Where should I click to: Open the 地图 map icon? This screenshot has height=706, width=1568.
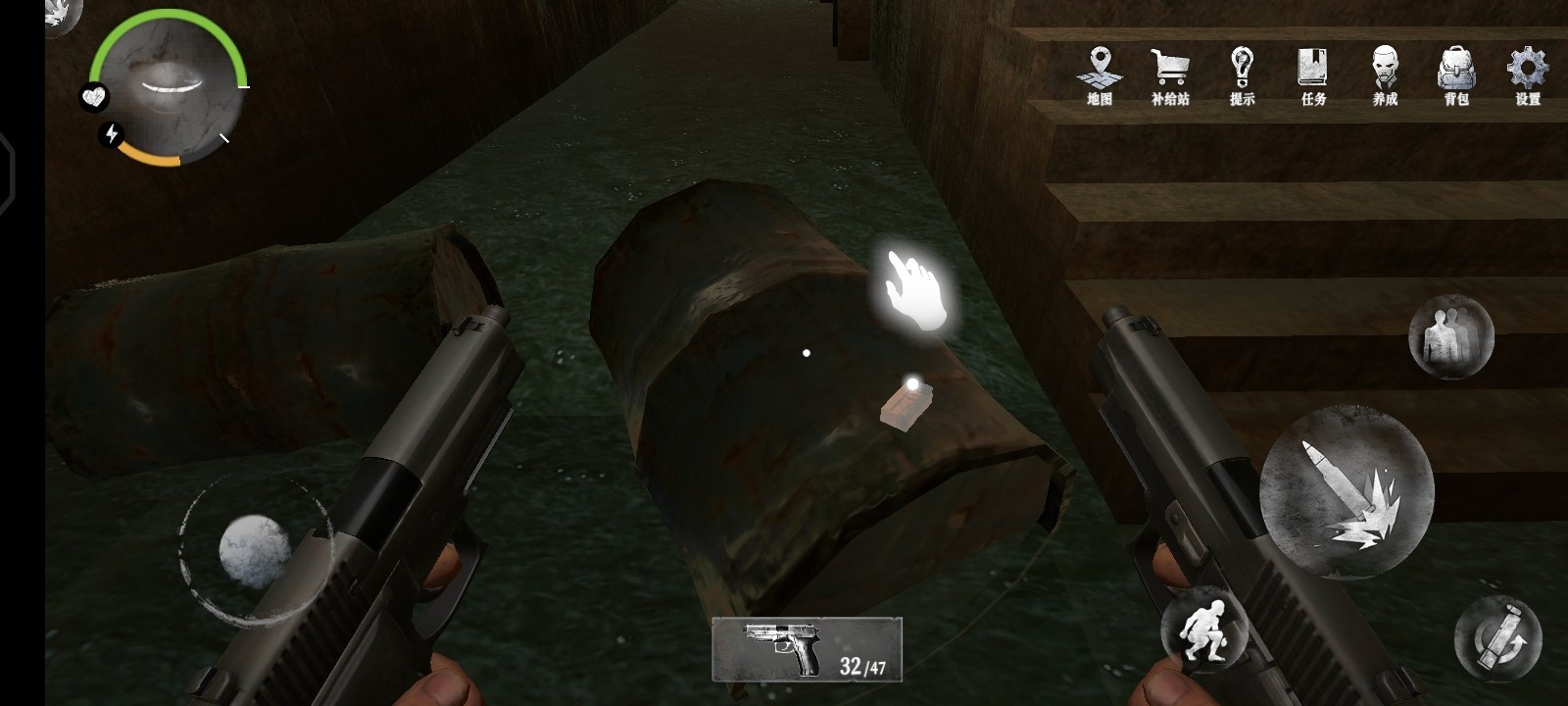[x=1100, y=74]
